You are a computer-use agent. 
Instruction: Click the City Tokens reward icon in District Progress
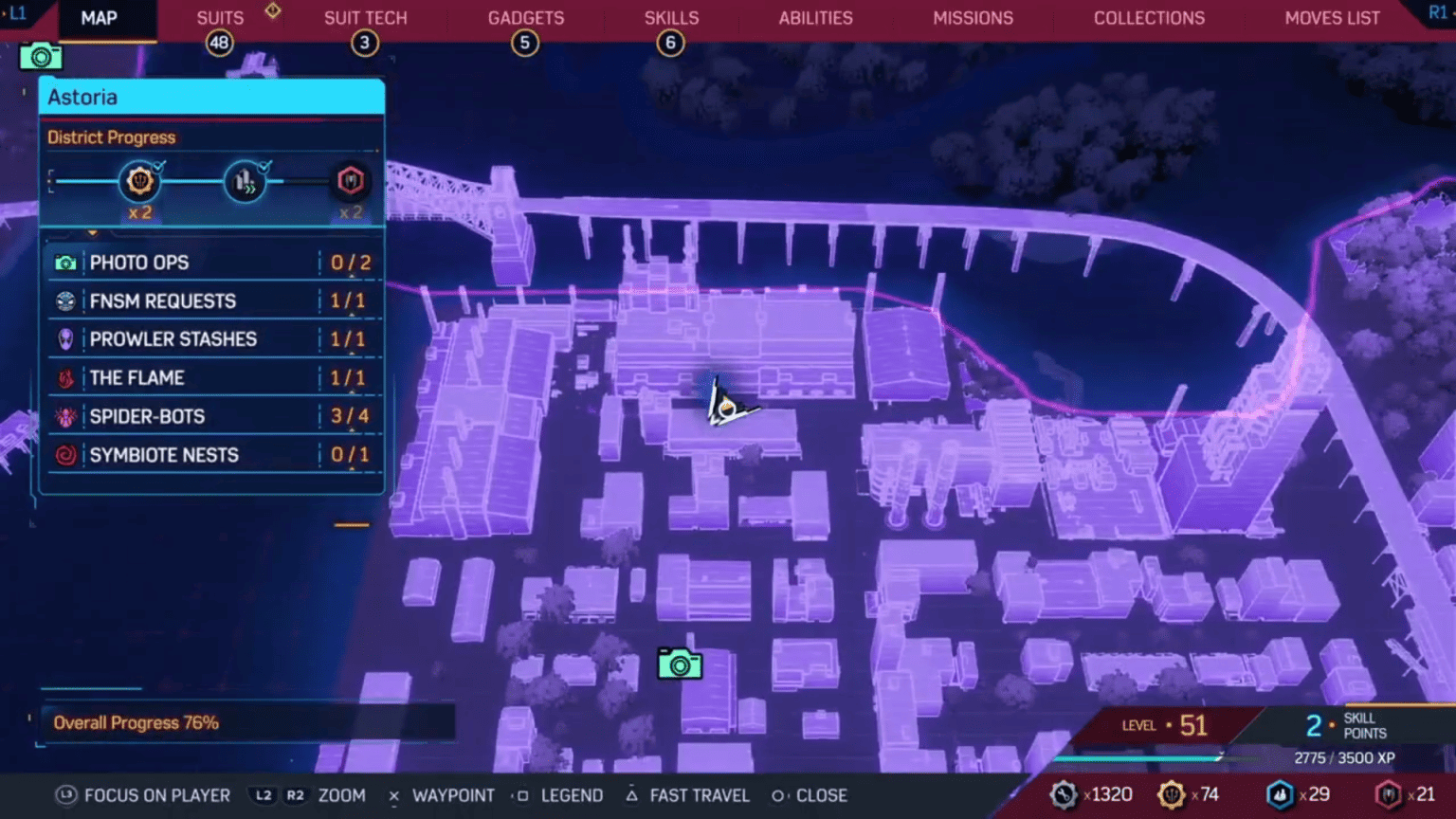140,180
